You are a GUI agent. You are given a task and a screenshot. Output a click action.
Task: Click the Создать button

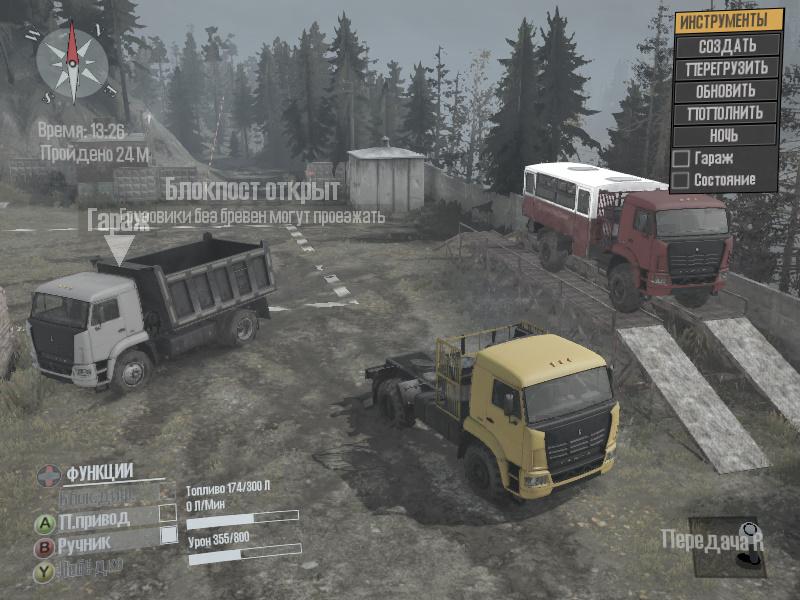[x=727, y=45]
